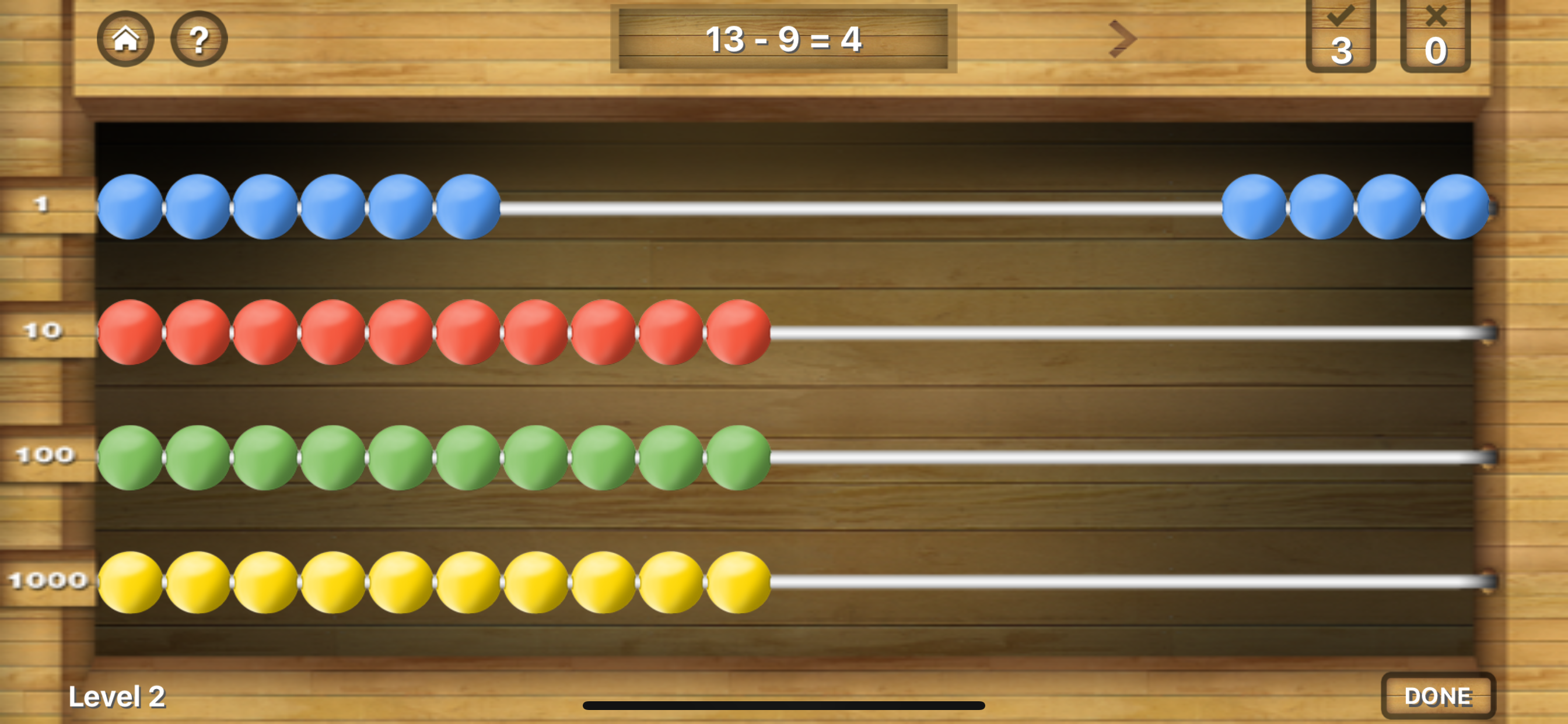Click the 100 row label

point(44,455)
